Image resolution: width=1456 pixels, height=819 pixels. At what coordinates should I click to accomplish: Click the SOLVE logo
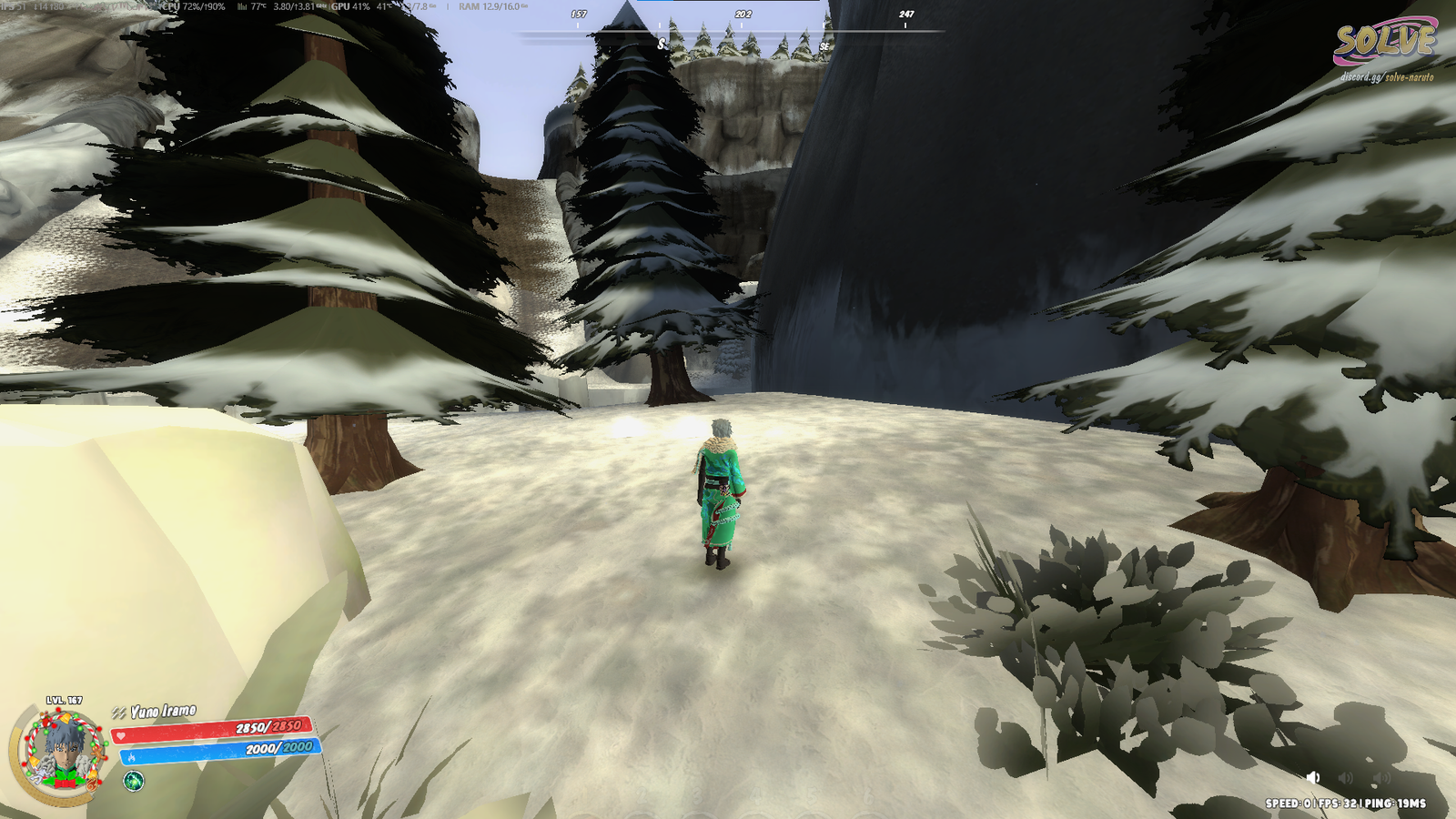(x=1384, y=41)
